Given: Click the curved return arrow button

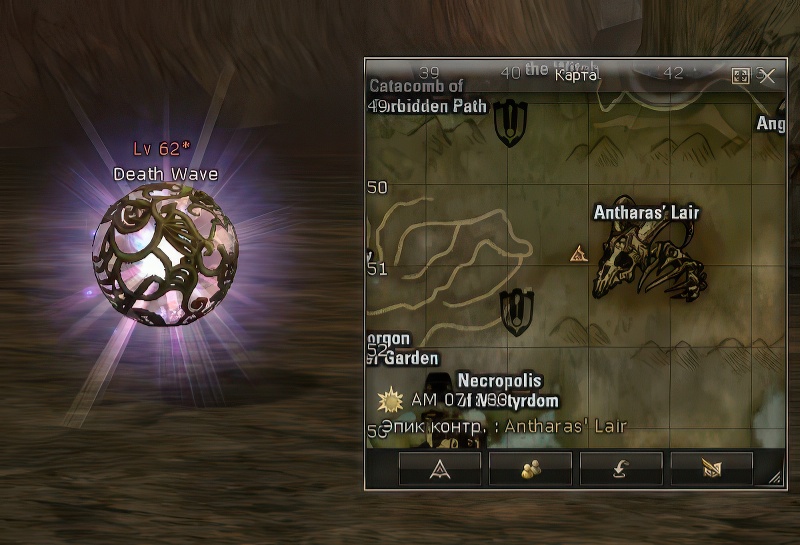Looking at the screenshot, I should [x=621, y=468].
